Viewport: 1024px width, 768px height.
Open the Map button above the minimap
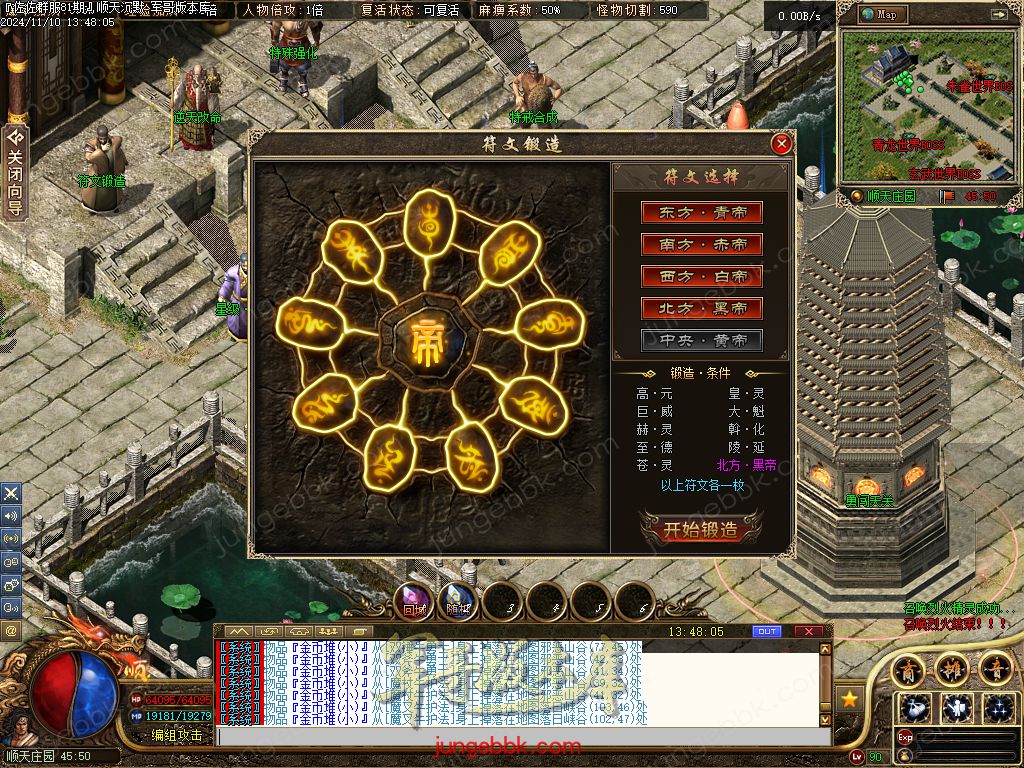[x=880, y=14]
